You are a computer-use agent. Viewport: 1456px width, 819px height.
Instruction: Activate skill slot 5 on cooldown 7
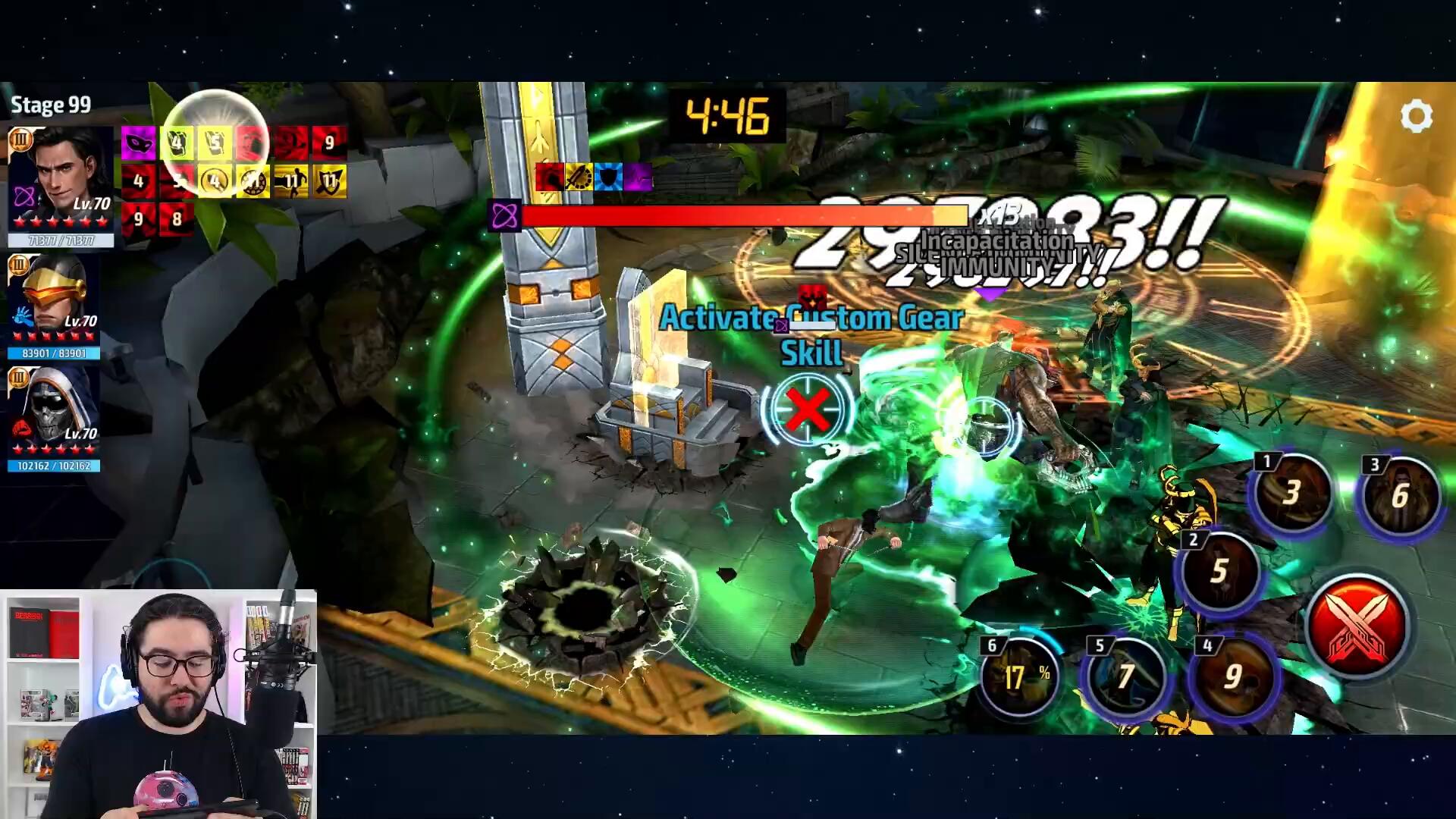pyautogui.click(x=1126, y=676)
